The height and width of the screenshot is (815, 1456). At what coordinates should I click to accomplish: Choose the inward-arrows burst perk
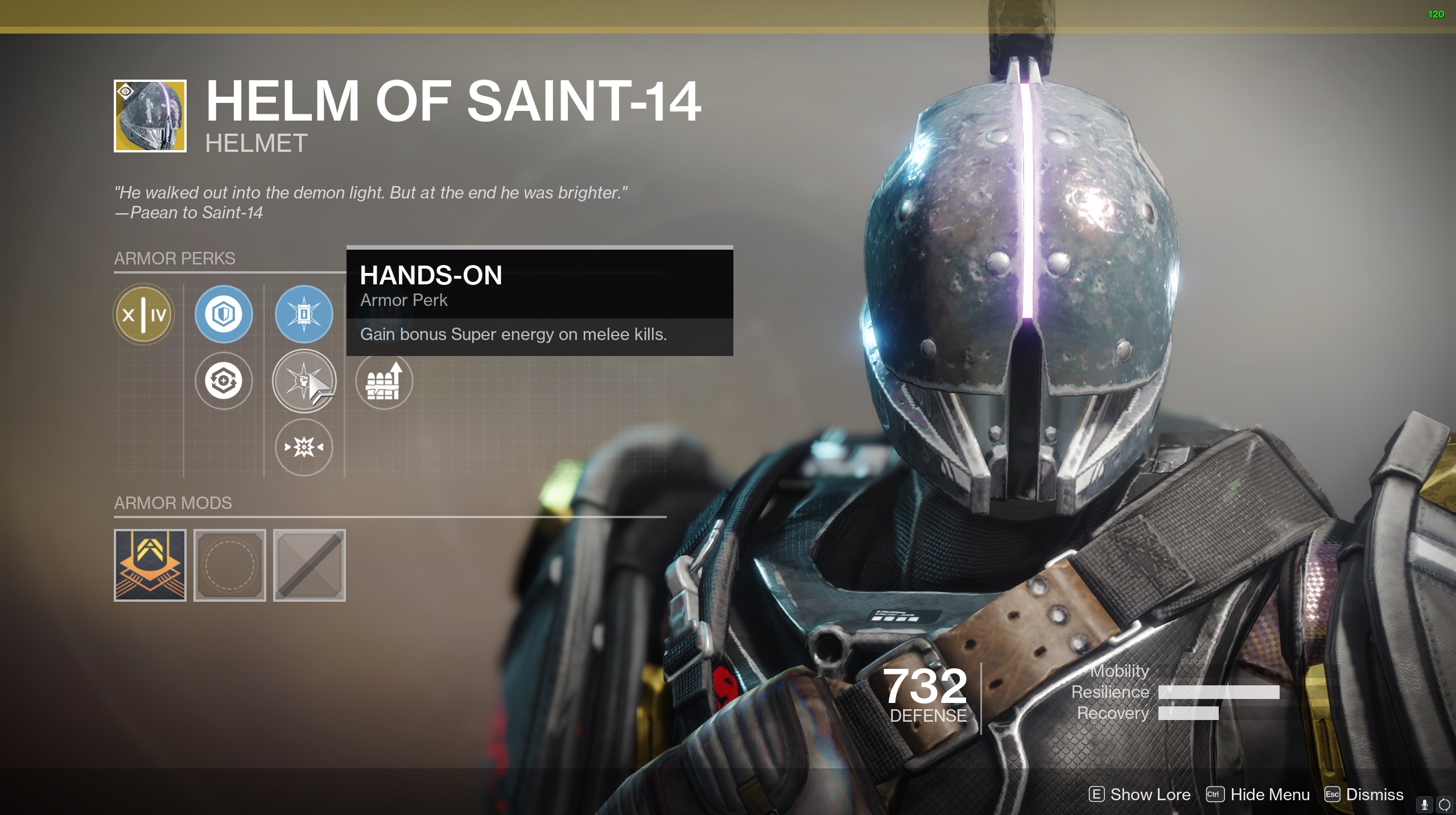click(304, 447)
